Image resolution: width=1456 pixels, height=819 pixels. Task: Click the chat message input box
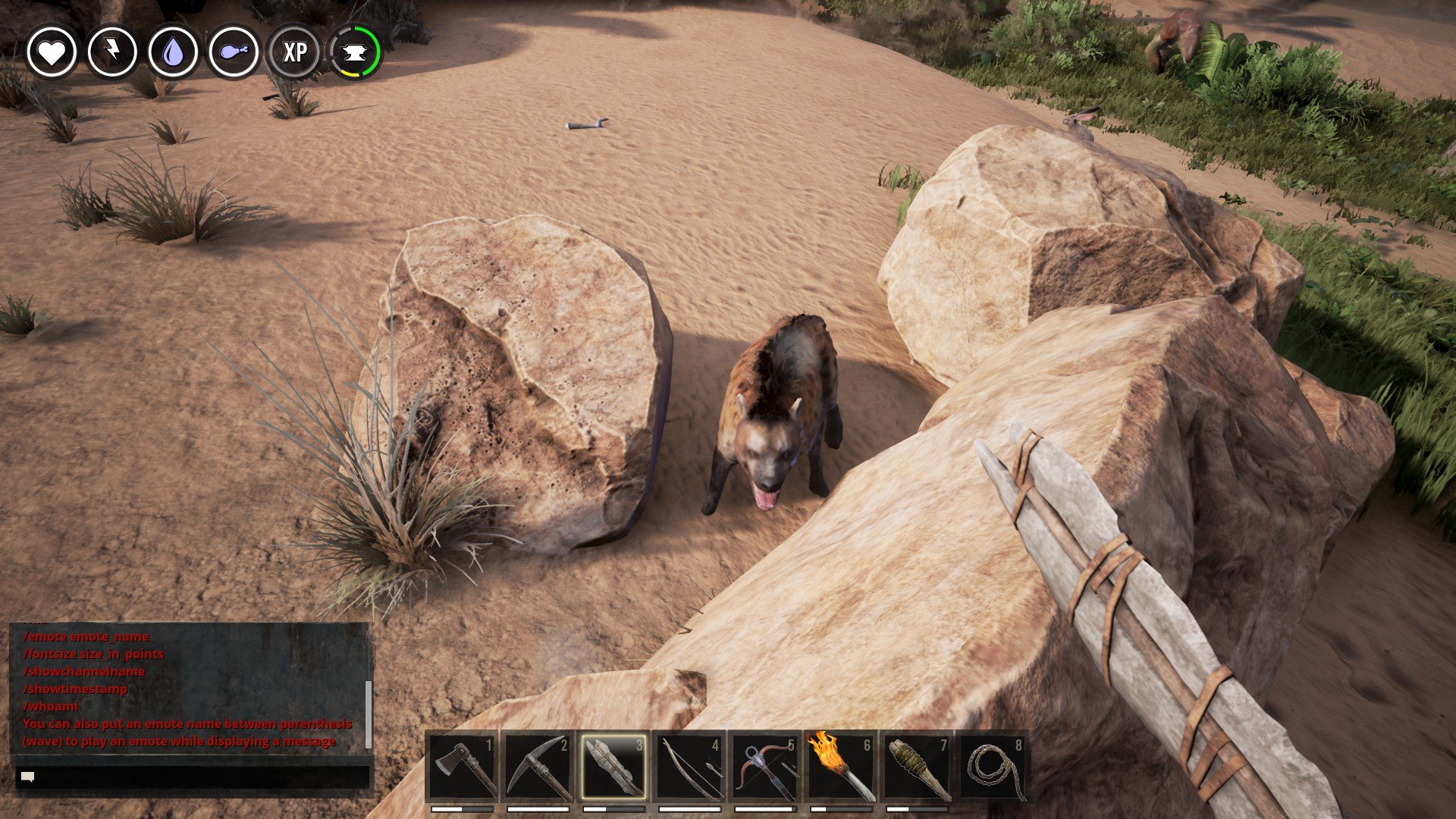(x=193, y=777)
